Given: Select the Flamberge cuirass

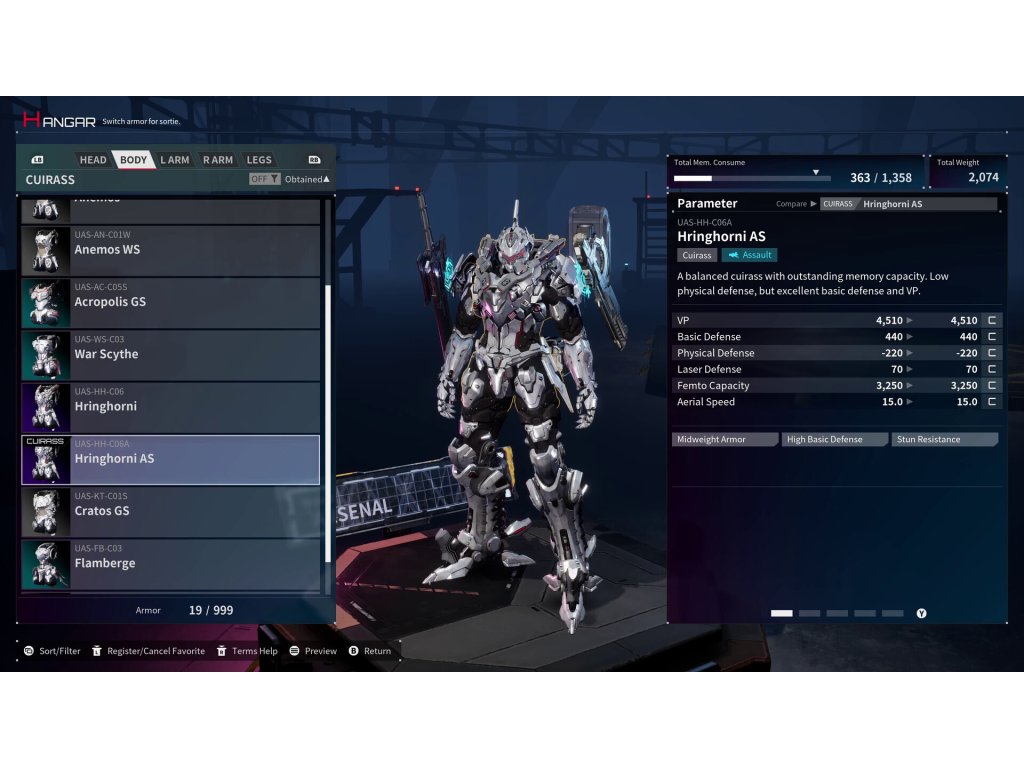Looking at the screenshot, I should [171, 563].
